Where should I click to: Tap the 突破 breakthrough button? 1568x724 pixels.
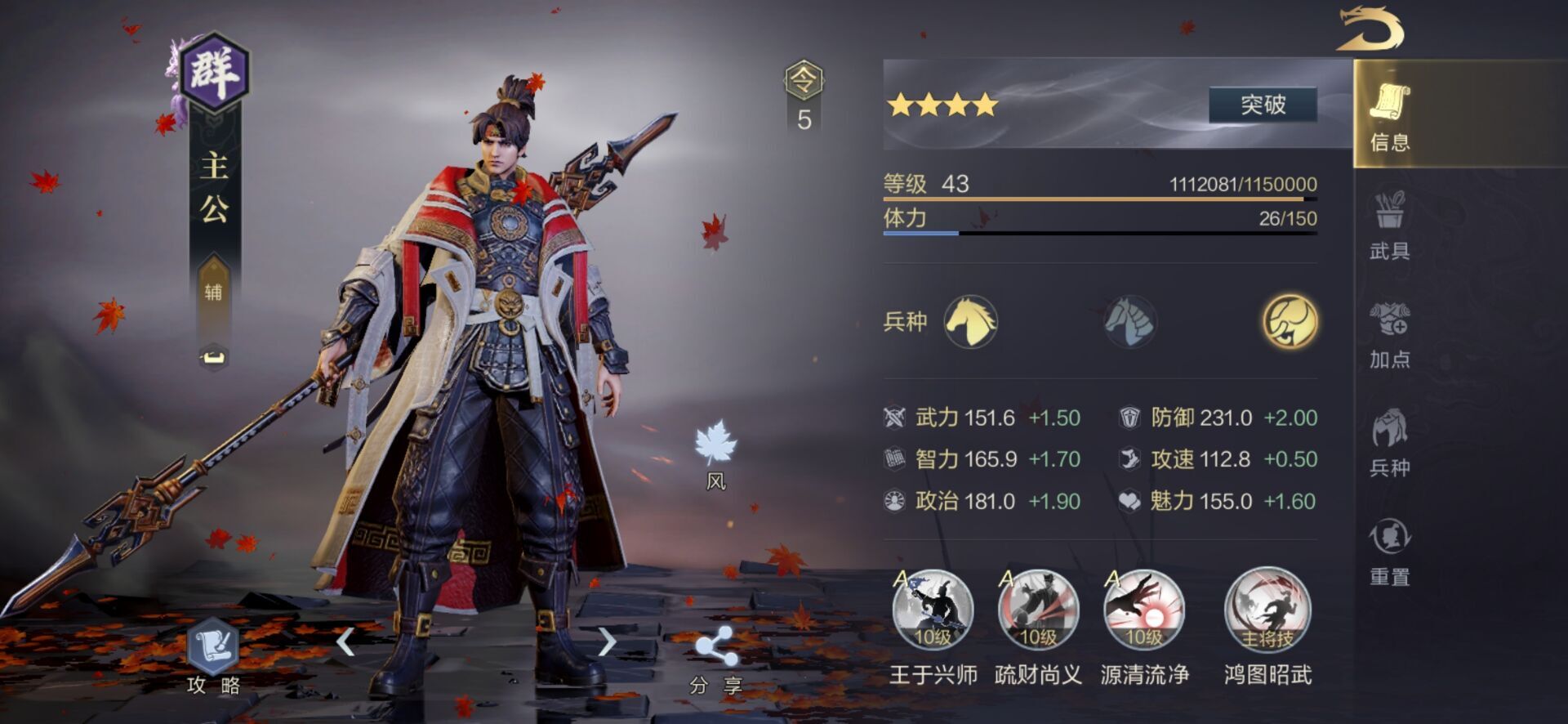pos(1263,105)
